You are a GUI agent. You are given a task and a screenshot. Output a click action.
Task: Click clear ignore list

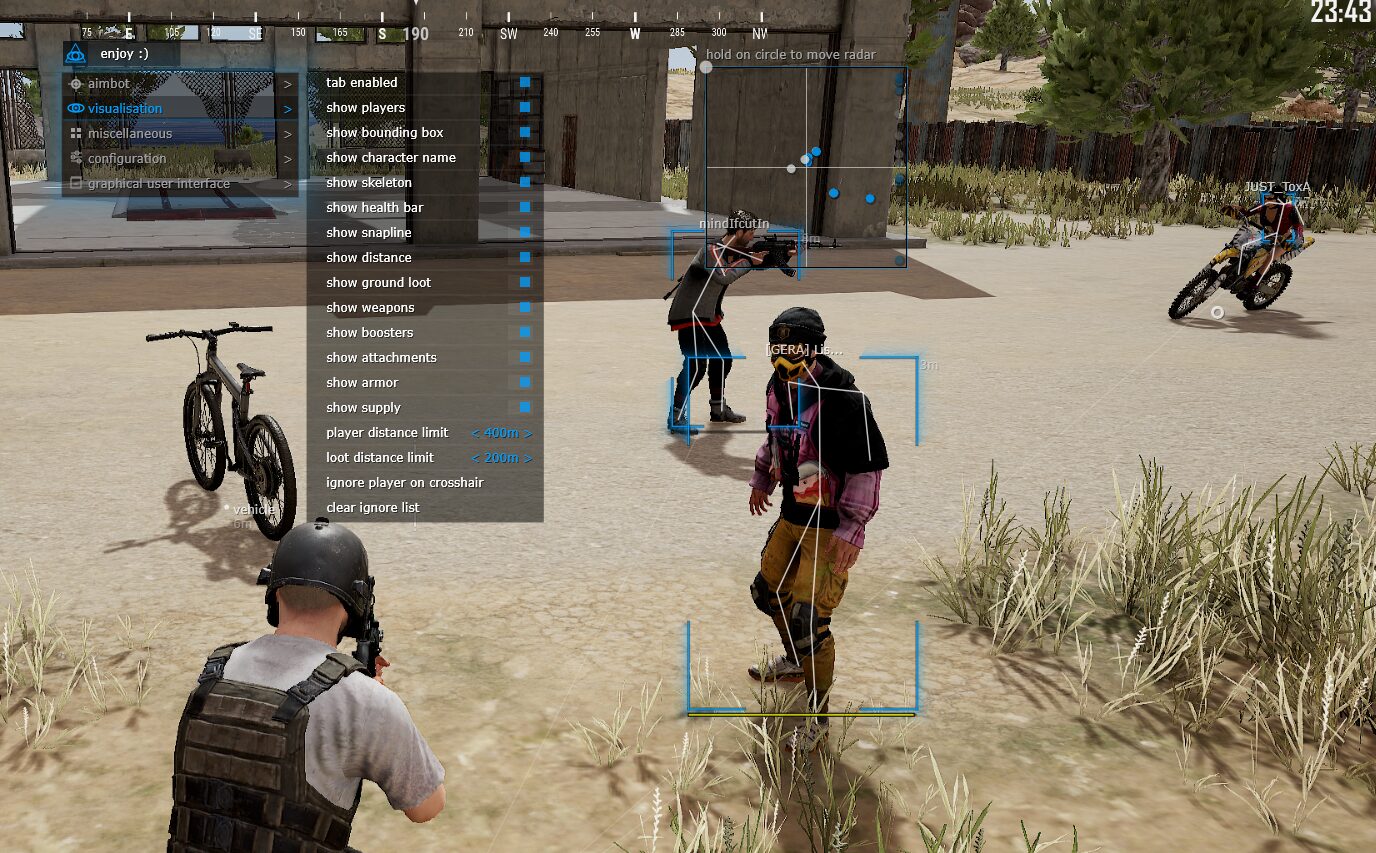tap(373, 508)
